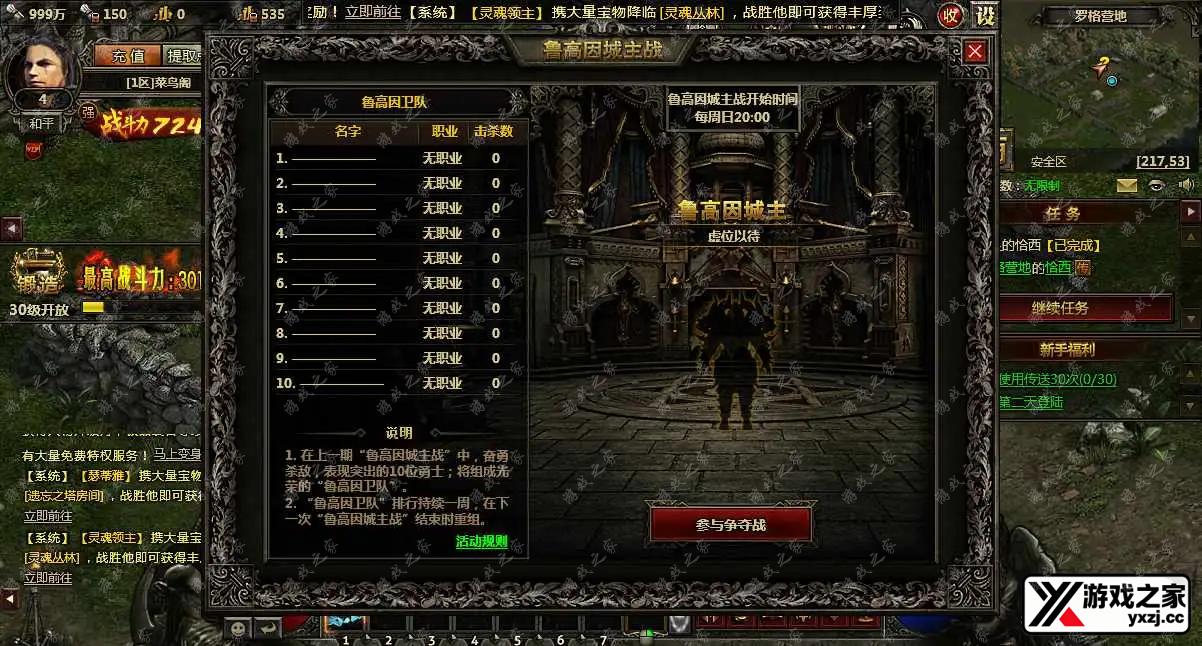
Task: Open the 设 settings button
Action: [985, 15]
